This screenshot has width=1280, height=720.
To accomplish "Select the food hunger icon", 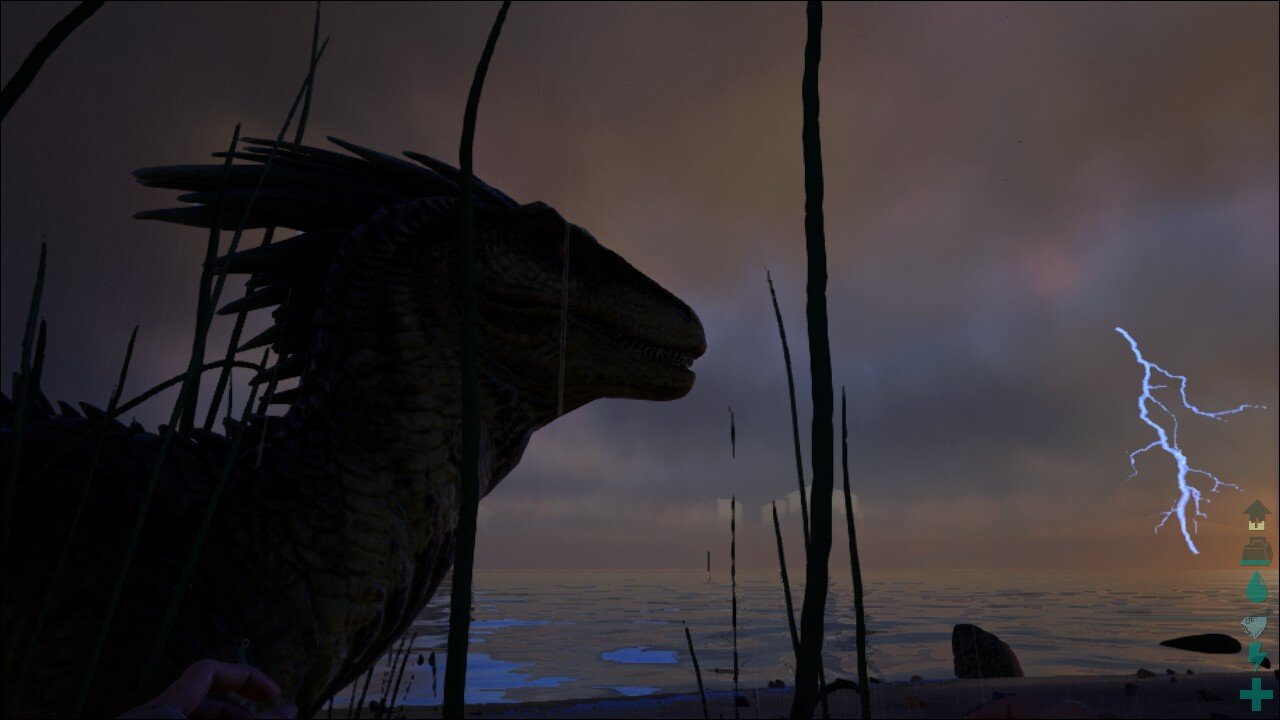I will tap(1255, 624).
